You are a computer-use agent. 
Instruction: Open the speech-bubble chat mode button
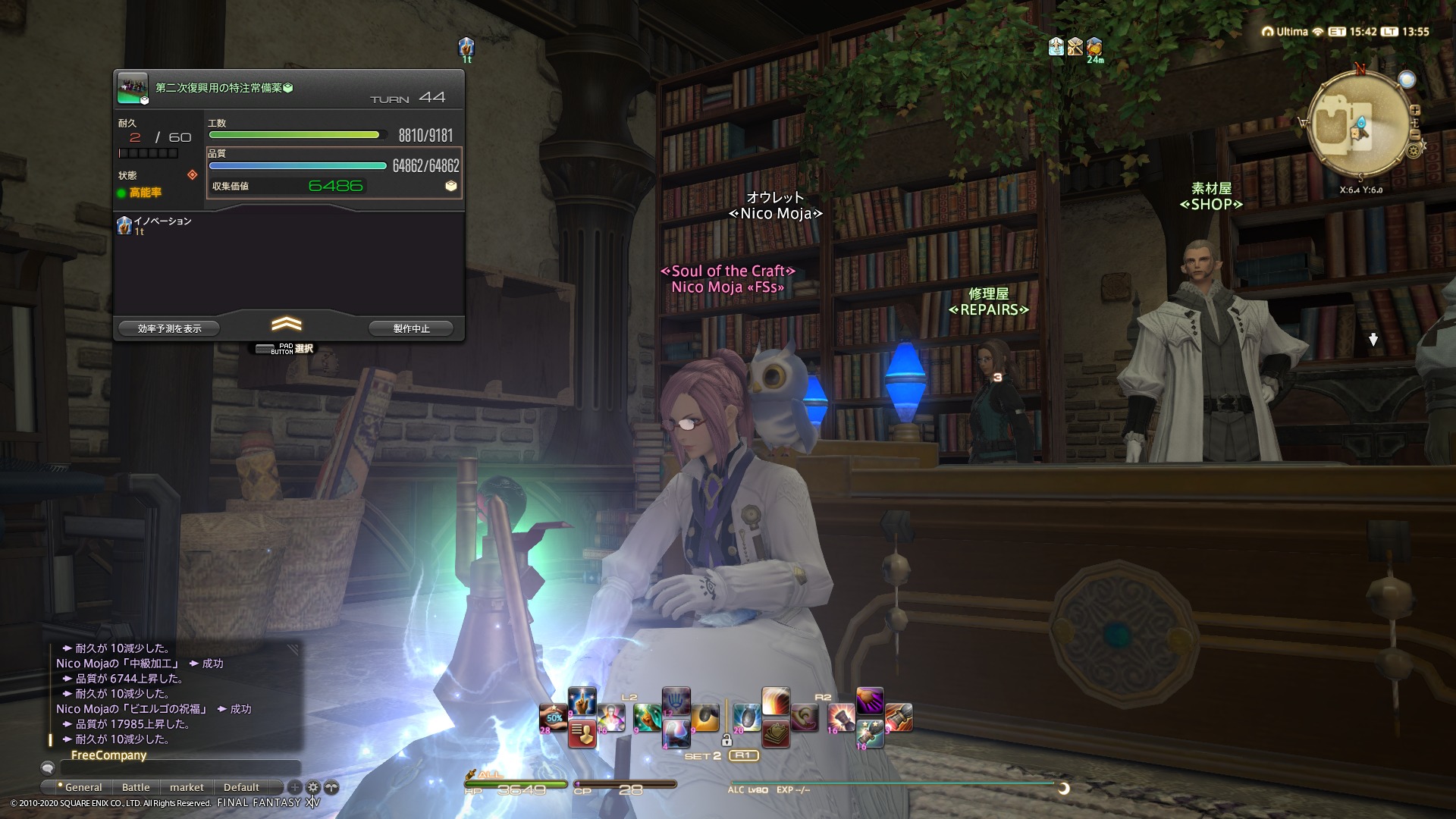(48, 768)
